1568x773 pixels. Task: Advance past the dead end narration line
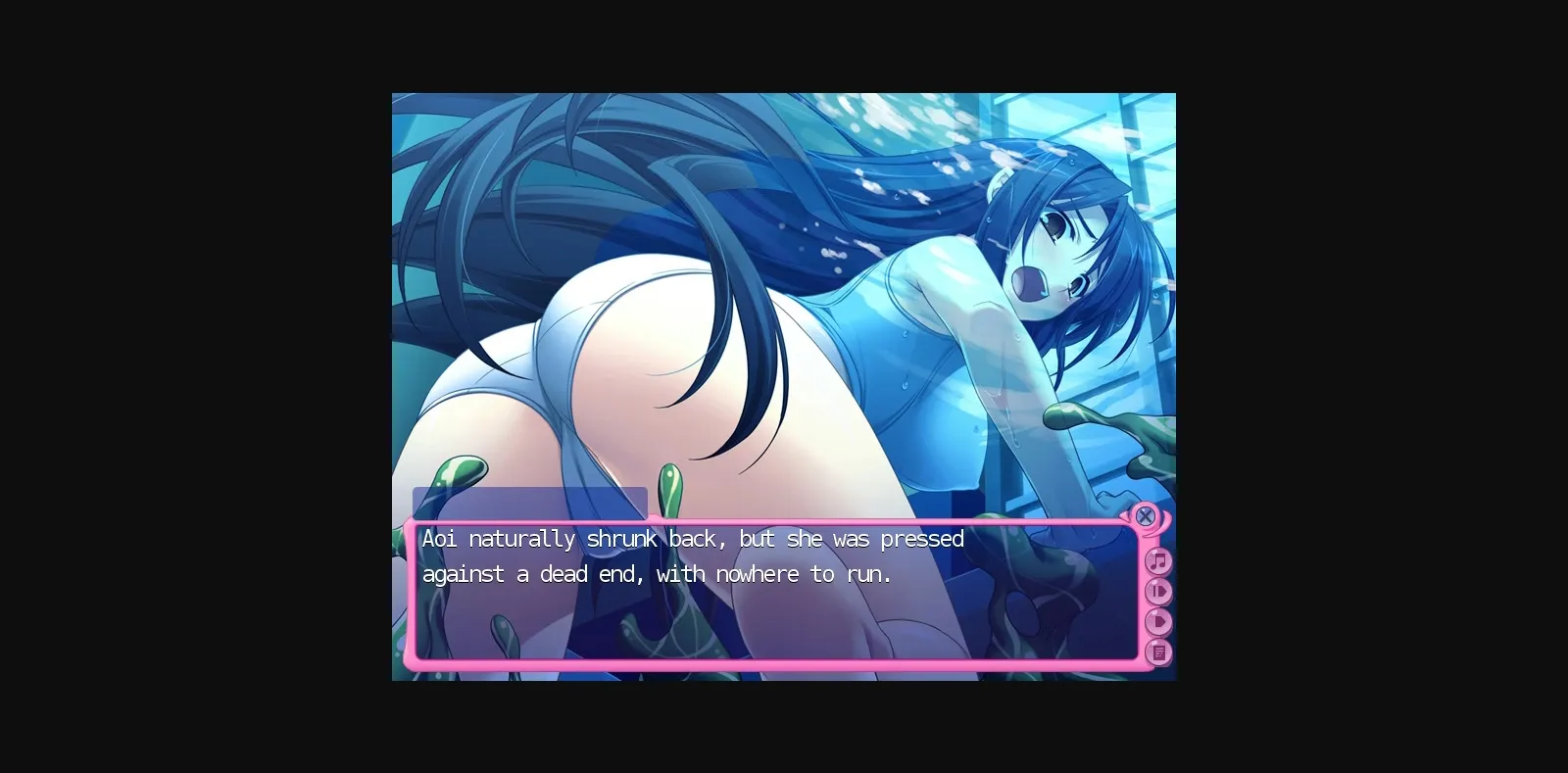click(657, 575)
